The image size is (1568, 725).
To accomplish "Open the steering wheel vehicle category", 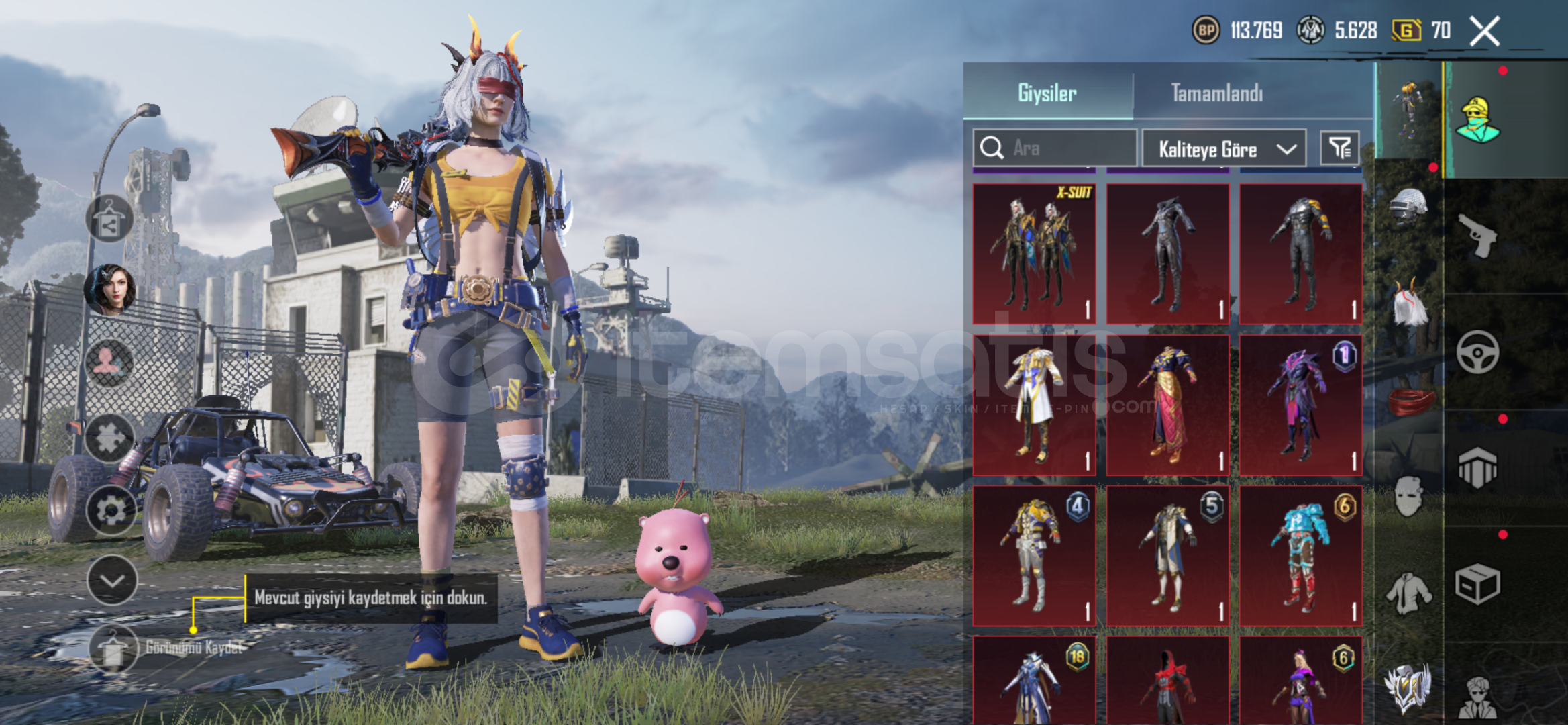I will (1478, 351).
